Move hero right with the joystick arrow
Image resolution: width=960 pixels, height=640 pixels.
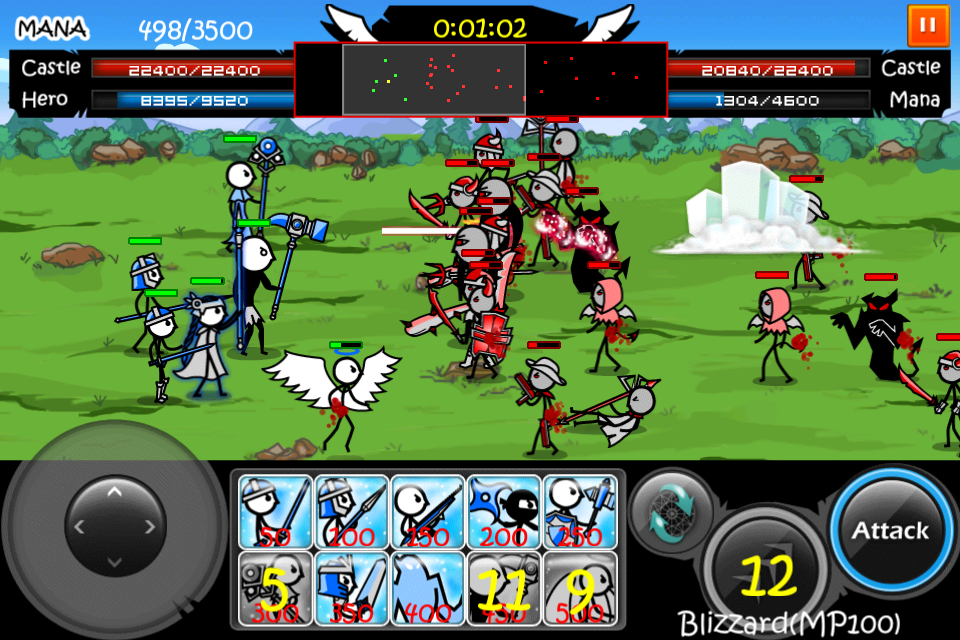tap(150, 526)
